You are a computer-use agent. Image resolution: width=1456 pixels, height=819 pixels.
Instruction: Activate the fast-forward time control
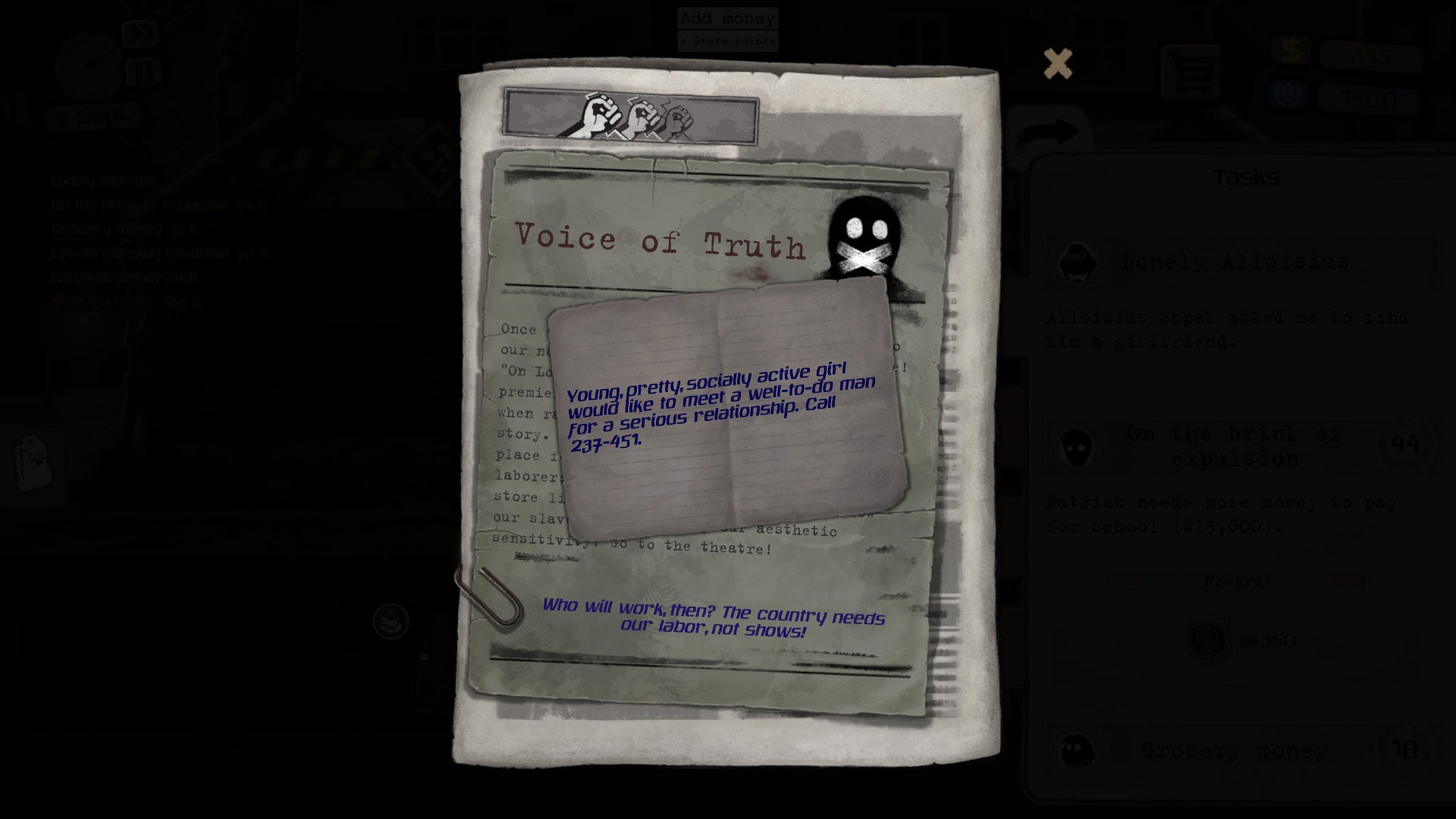[140, 34]
